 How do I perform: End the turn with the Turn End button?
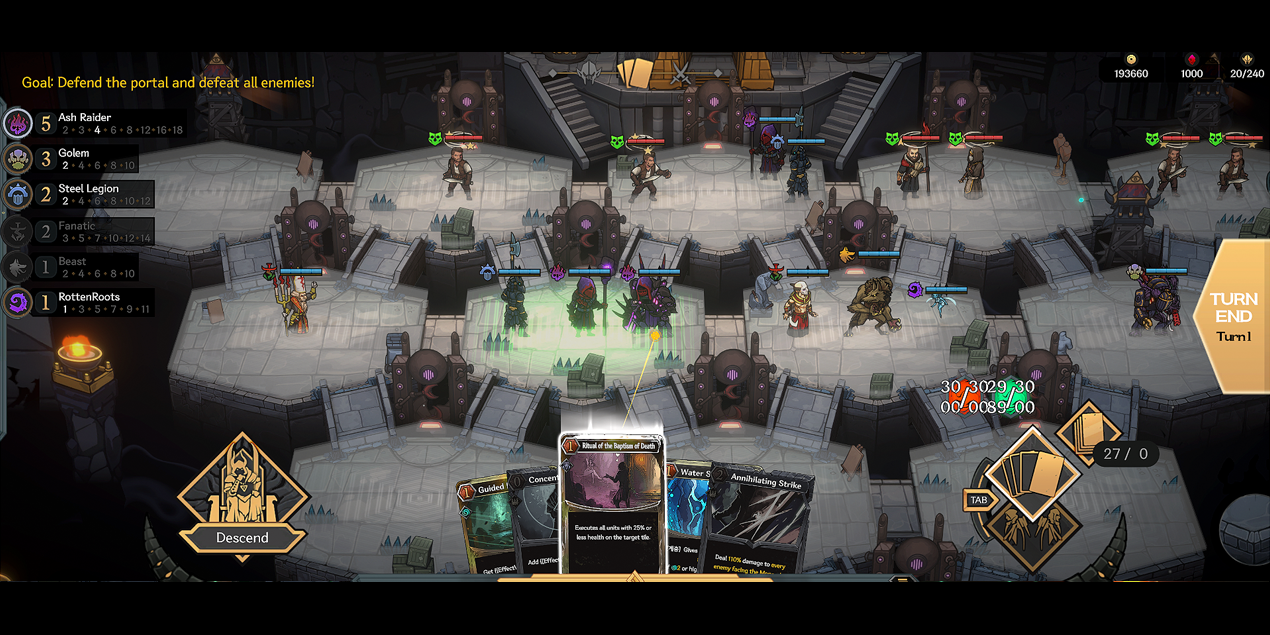pyautogui.click(x=1233, y=315)
